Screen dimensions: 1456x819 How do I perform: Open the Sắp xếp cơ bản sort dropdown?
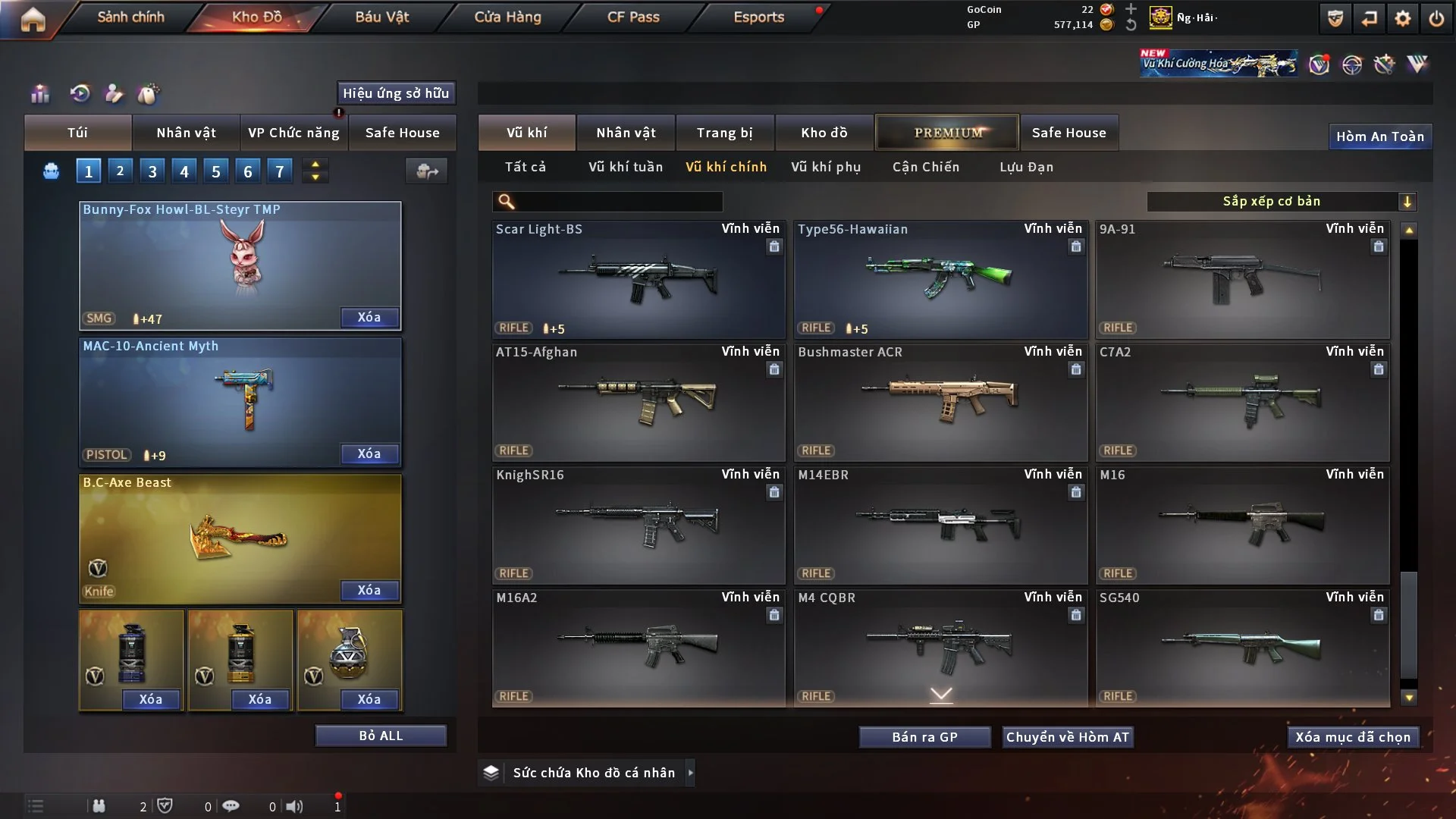(x=1281, y=201)
